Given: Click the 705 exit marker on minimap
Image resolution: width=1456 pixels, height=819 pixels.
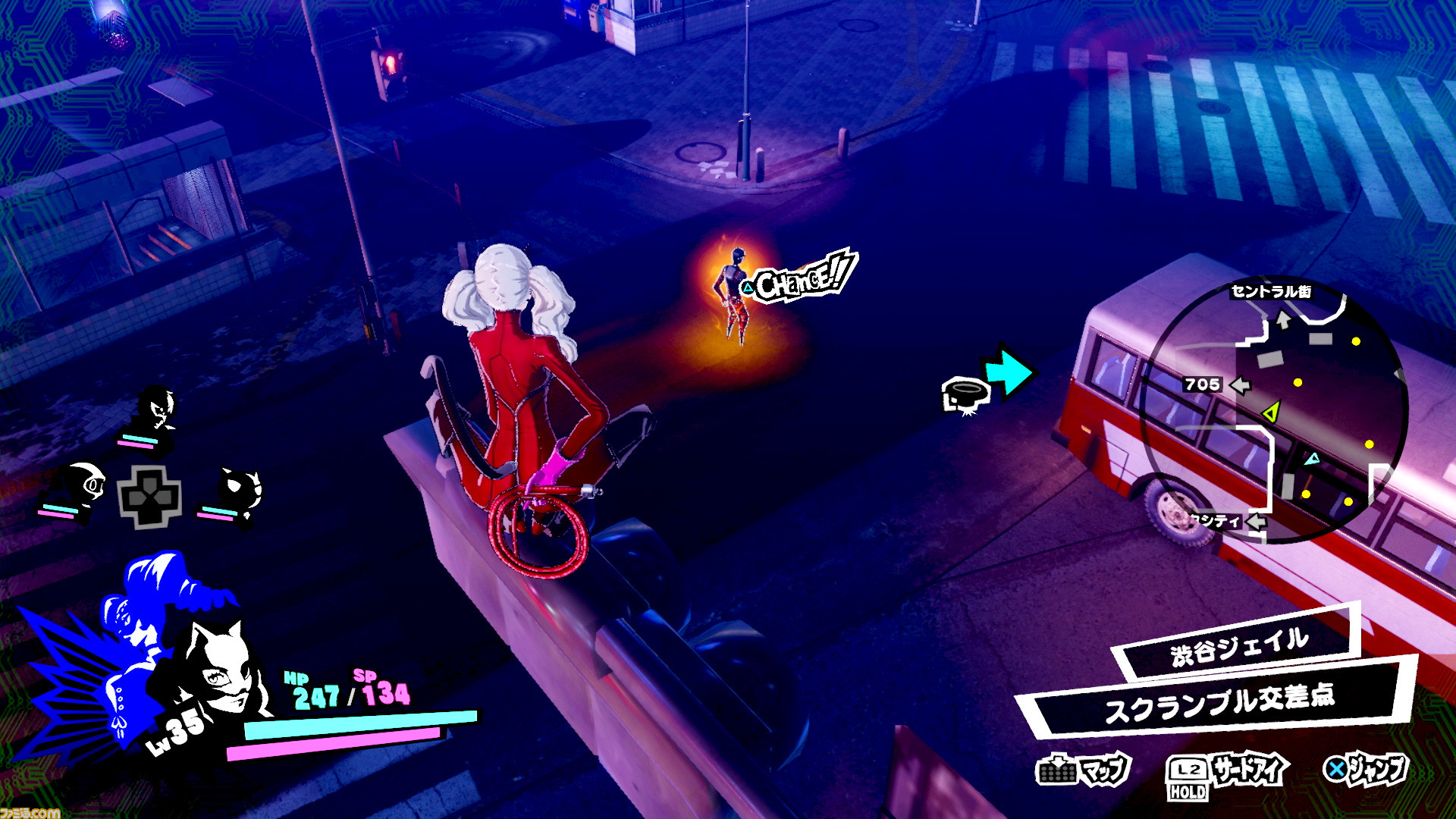Looking at the screenshot, I should 1202,384.
